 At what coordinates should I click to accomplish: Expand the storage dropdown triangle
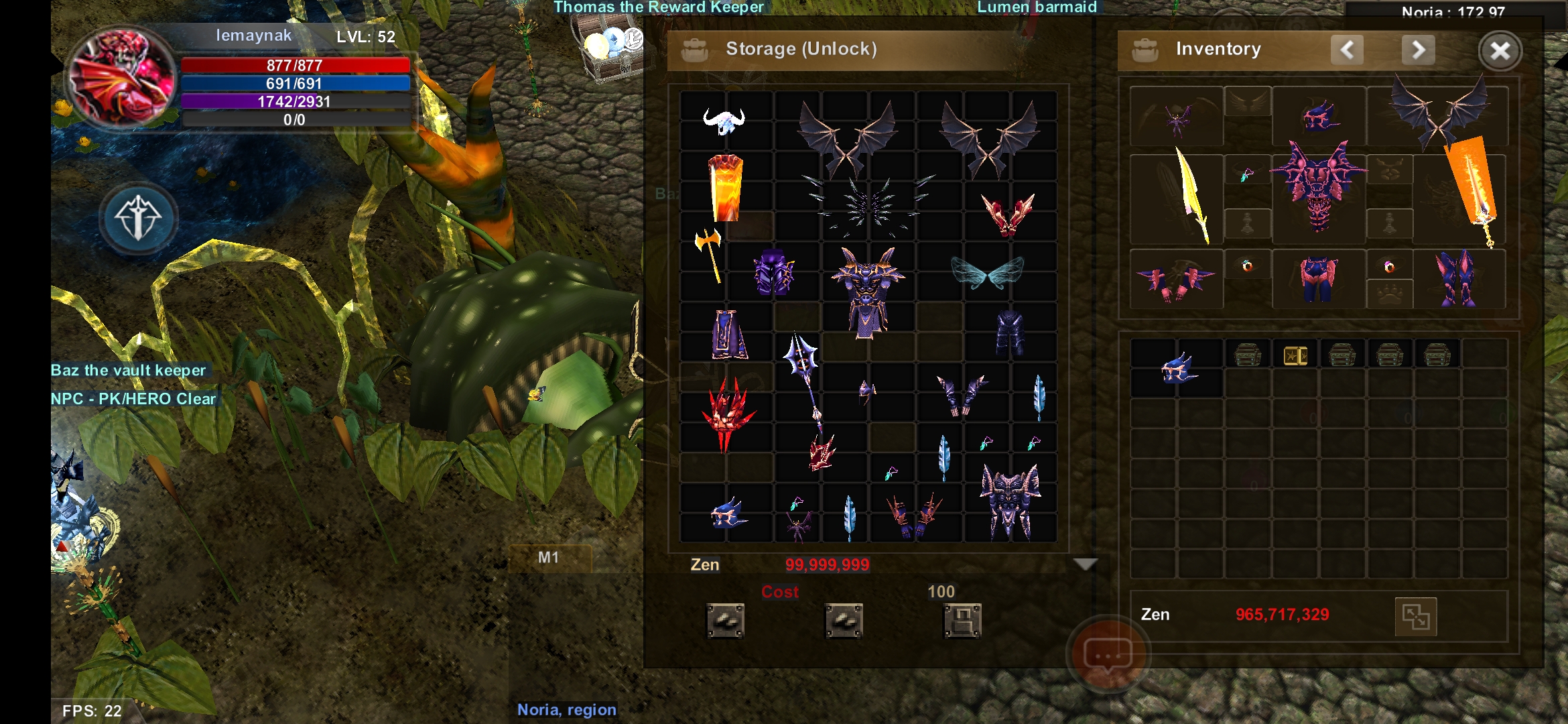(1085, 564)
